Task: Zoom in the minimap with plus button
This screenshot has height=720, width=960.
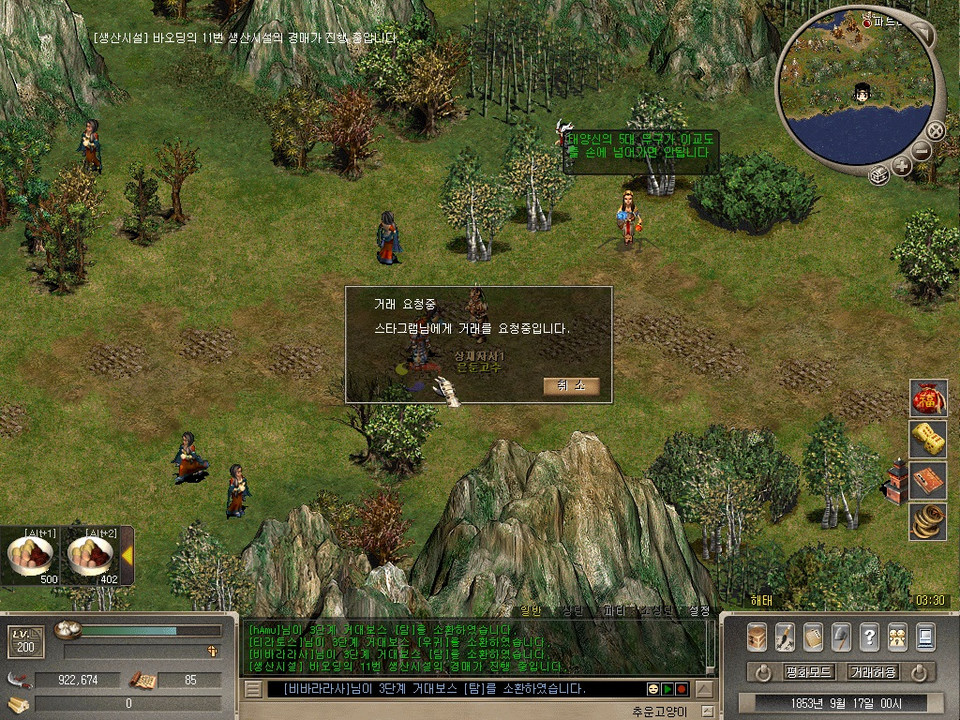Action: [902, 166]
